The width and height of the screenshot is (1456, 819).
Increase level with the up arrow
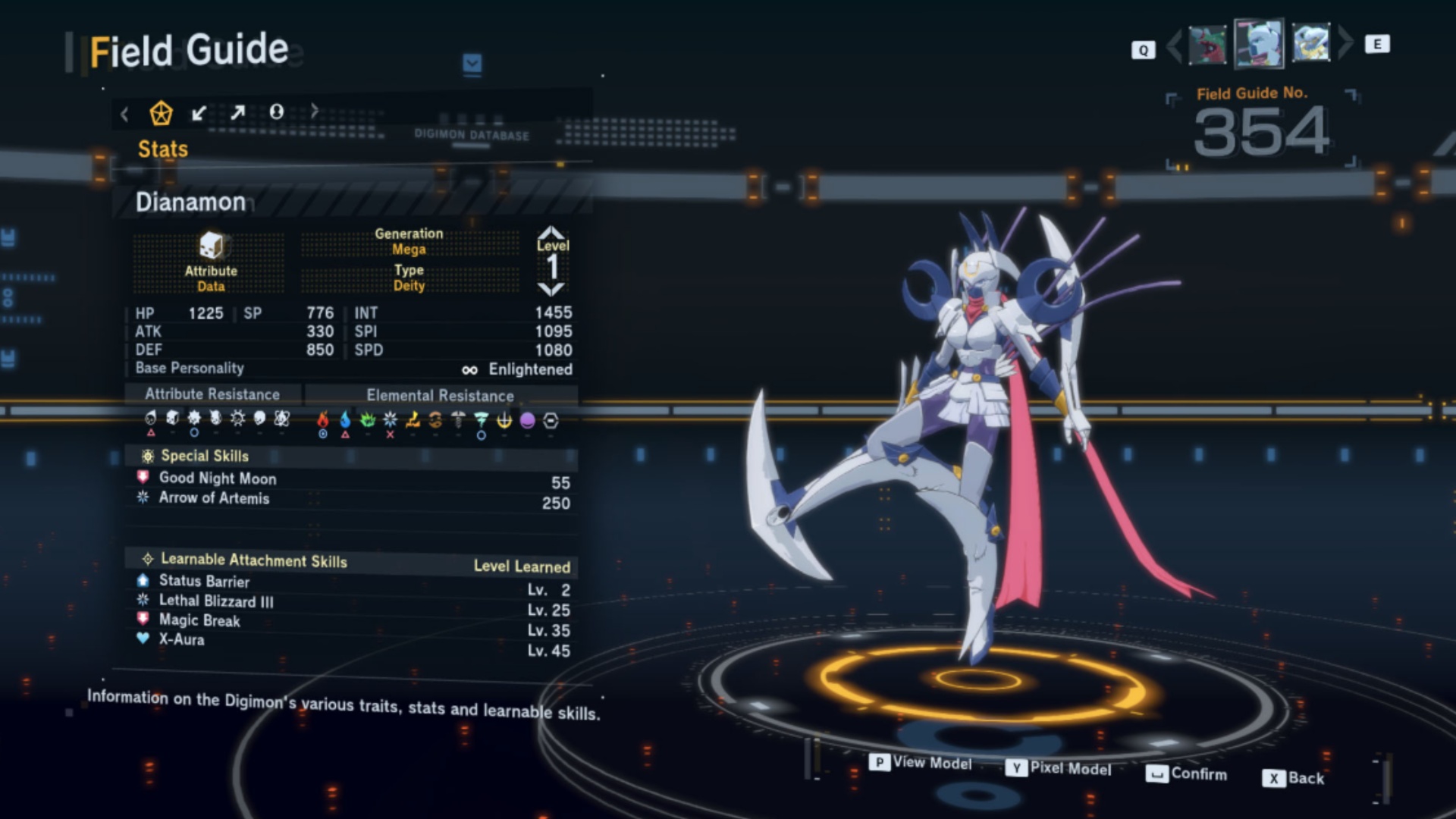[551, 231]
